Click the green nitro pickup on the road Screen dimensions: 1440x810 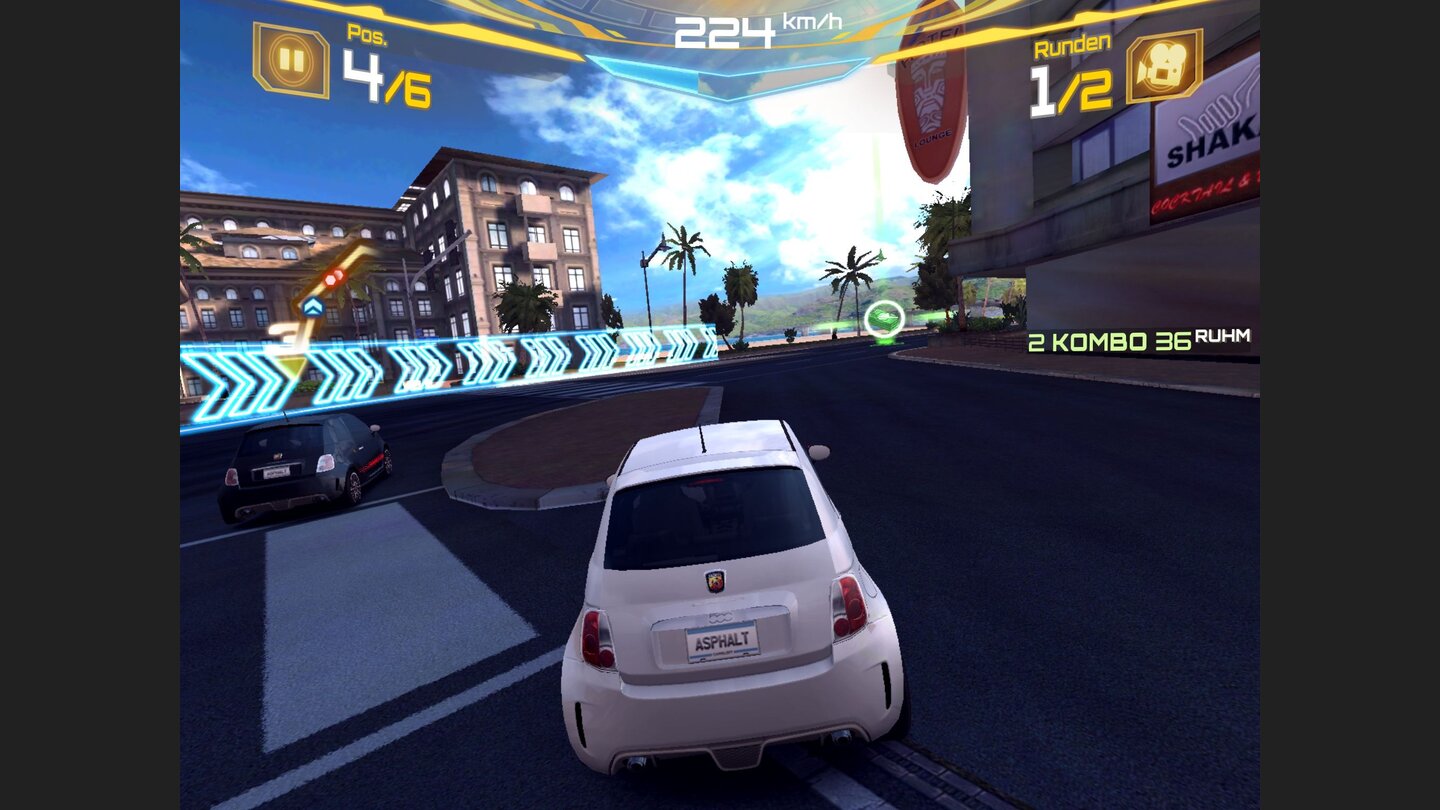tap(884, 318)
